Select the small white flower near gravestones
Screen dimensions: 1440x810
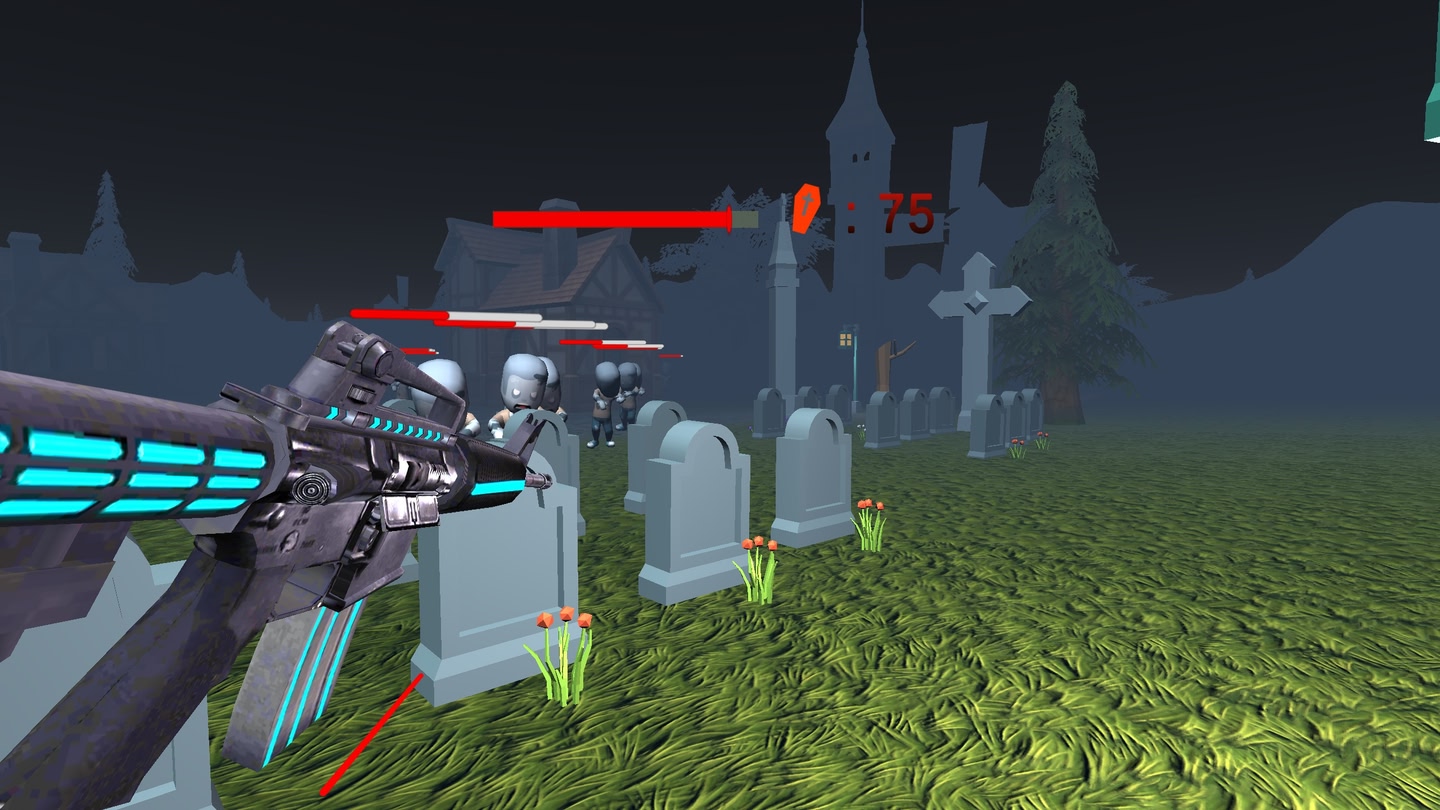point(860,427)
